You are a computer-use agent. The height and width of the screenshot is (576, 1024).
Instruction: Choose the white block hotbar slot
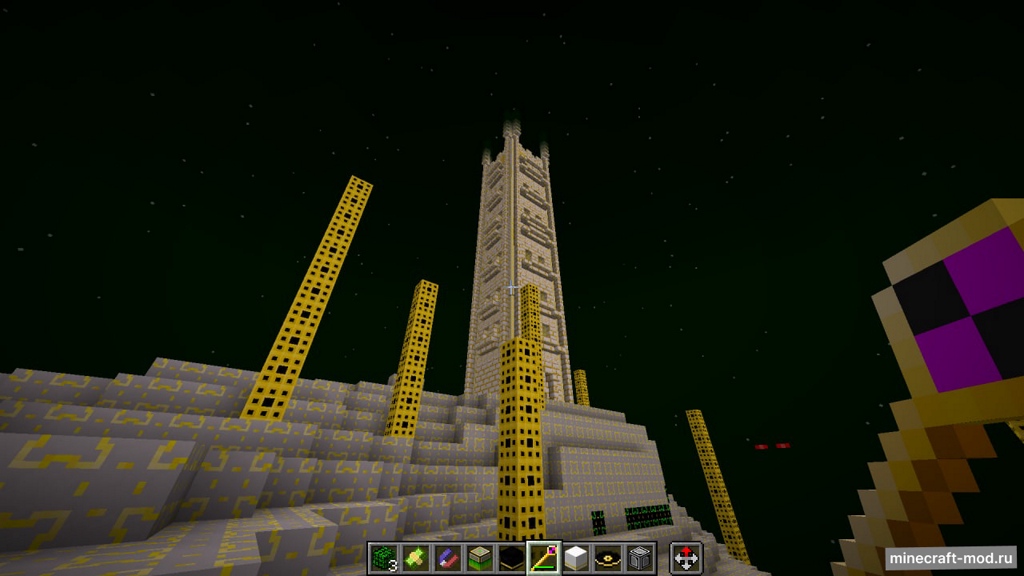point(575,558)
